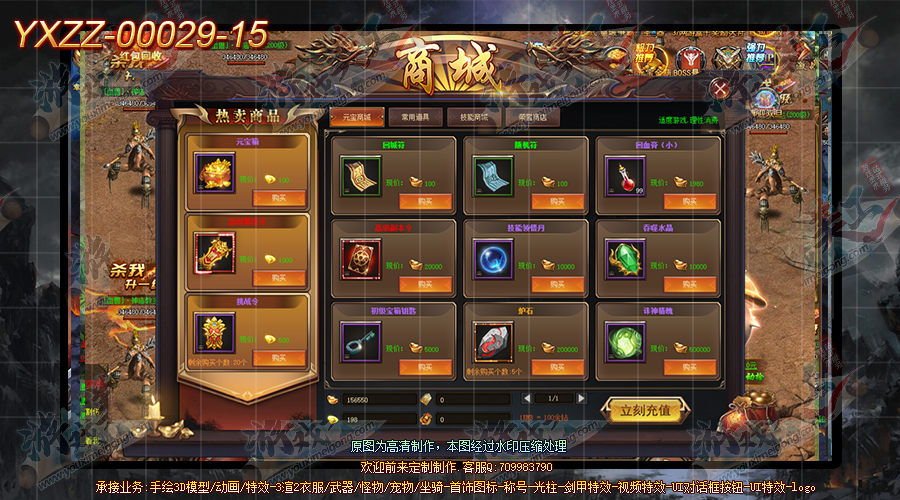The width and height of the screenshot is (900, 500).
Task: Open the 常用道具 shop tab
Action: pos(414,117)
